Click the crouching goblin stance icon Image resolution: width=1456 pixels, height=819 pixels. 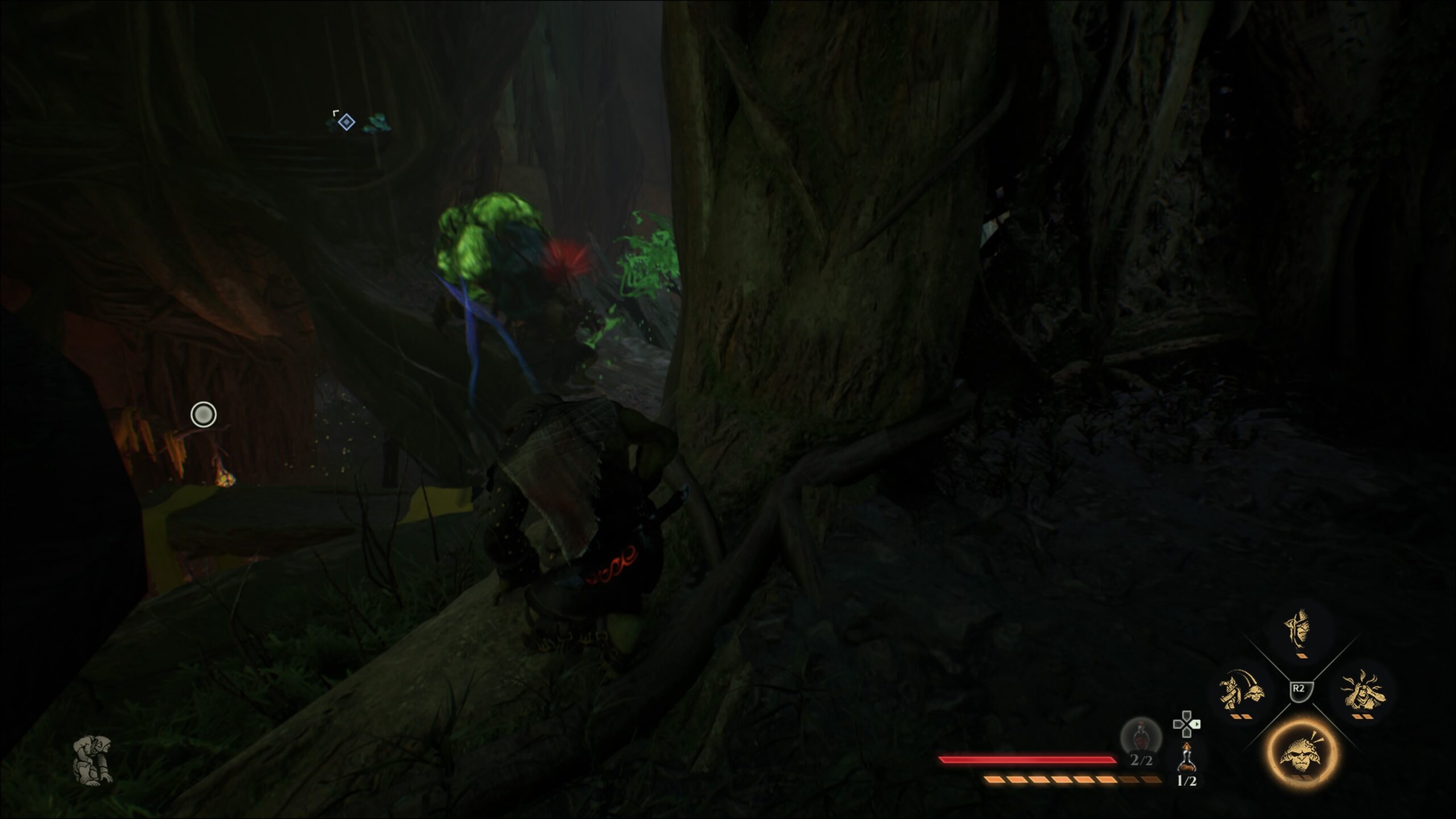[x=94, y=760]
